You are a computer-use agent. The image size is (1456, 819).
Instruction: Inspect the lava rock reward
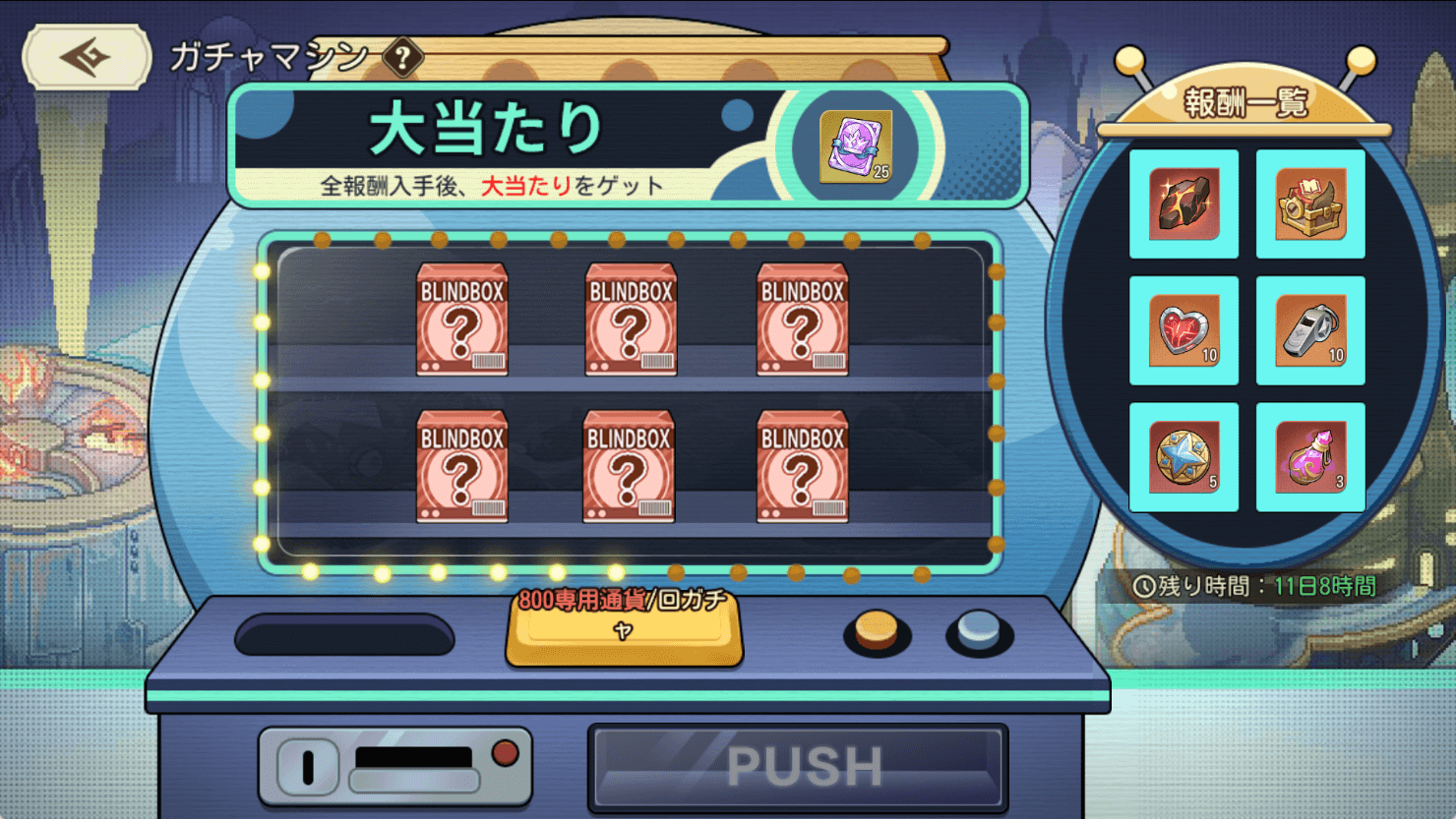point(1183,204)
